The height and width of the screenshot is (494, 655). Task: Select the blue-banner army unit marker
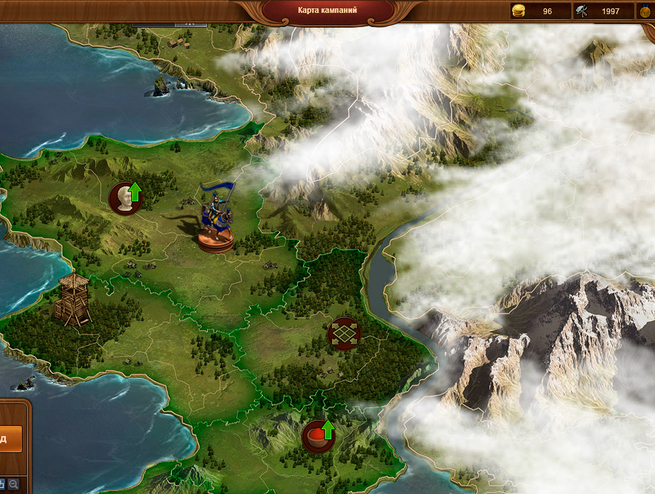click(216, 220)
